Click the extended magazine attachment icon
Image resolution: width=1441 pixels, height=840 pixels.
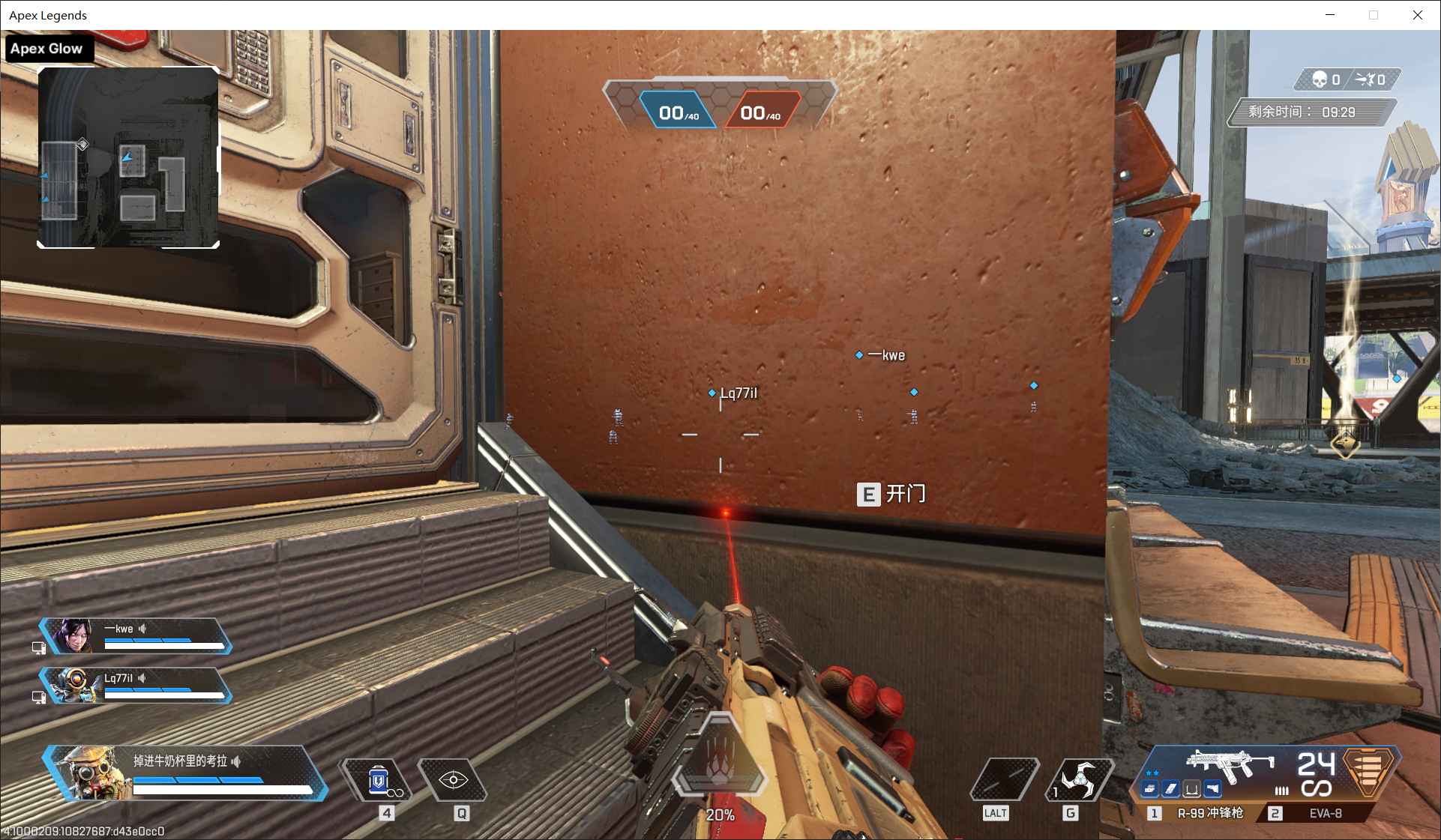pos(1170,789)
